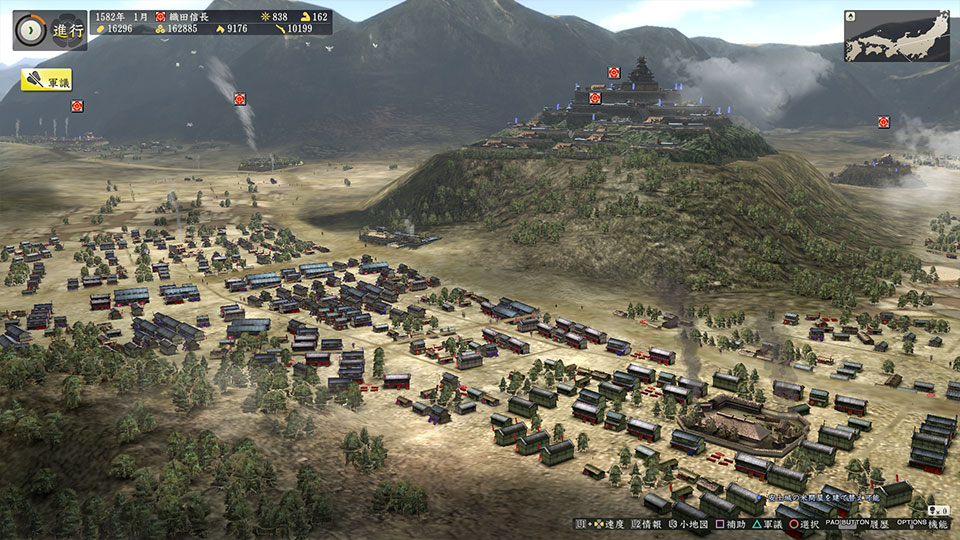
Task: Open the yellow 軍議 war council button
Action: point(46,80)
